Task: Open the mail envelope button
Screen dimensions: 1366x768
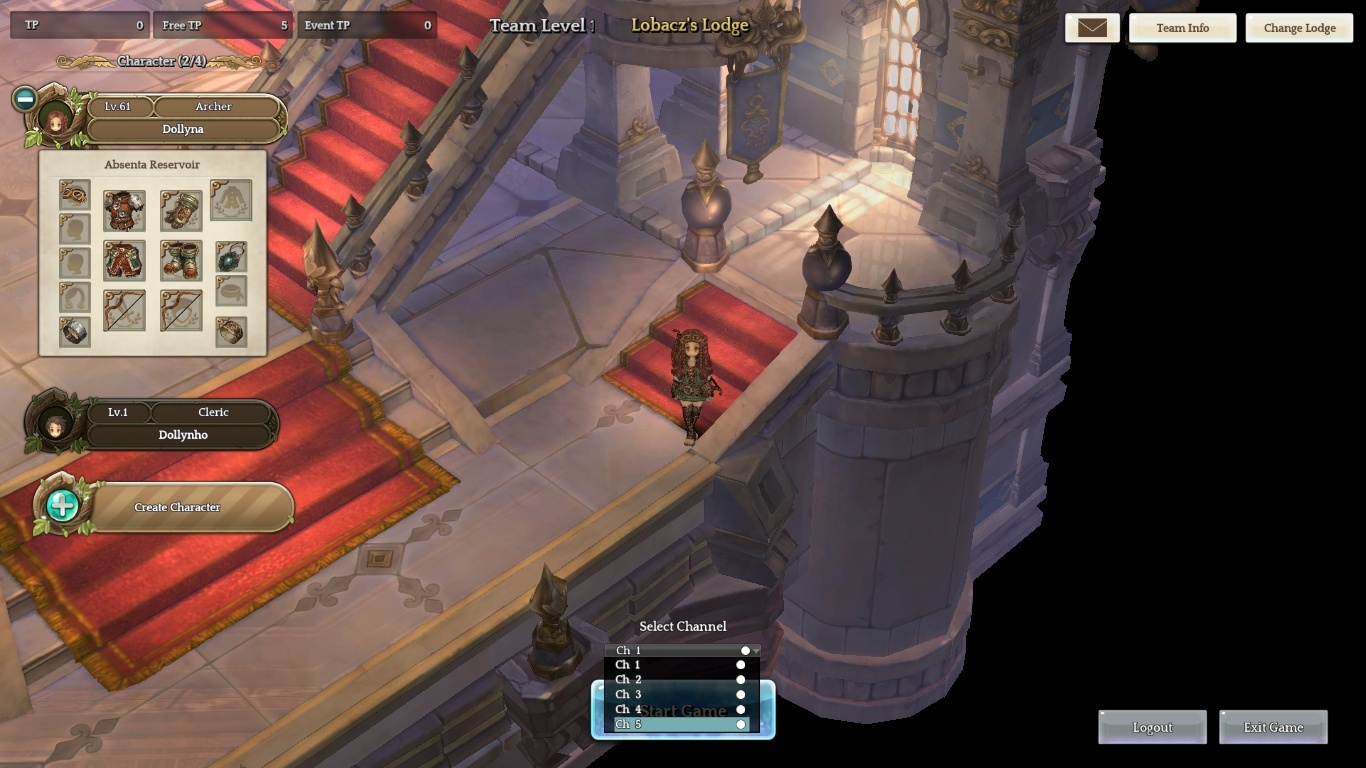Action: coord(1092,28)
